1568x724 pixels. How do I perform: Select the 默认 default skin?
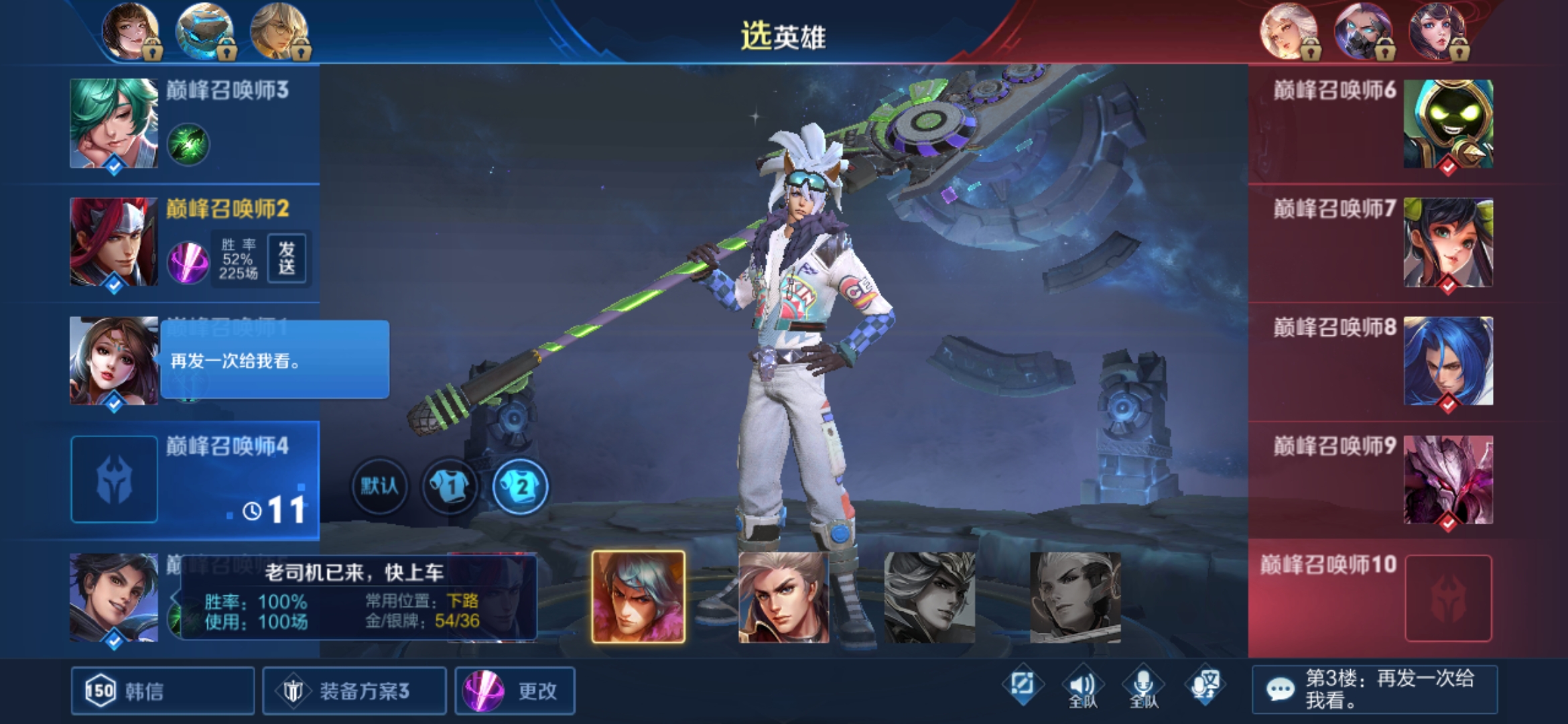point(379,485)
